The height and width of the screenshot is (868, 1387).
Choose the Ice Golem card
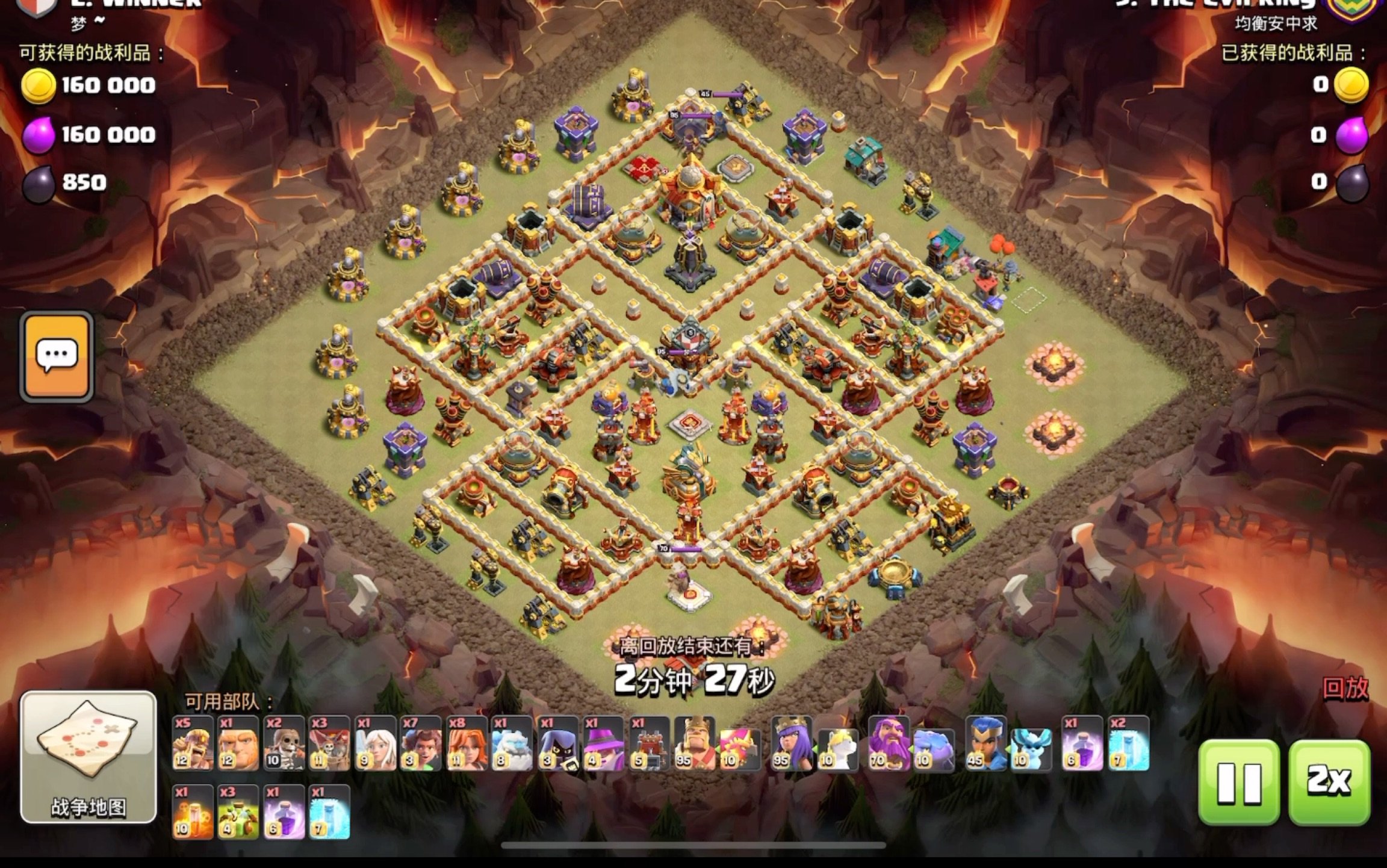click(512, 743)
